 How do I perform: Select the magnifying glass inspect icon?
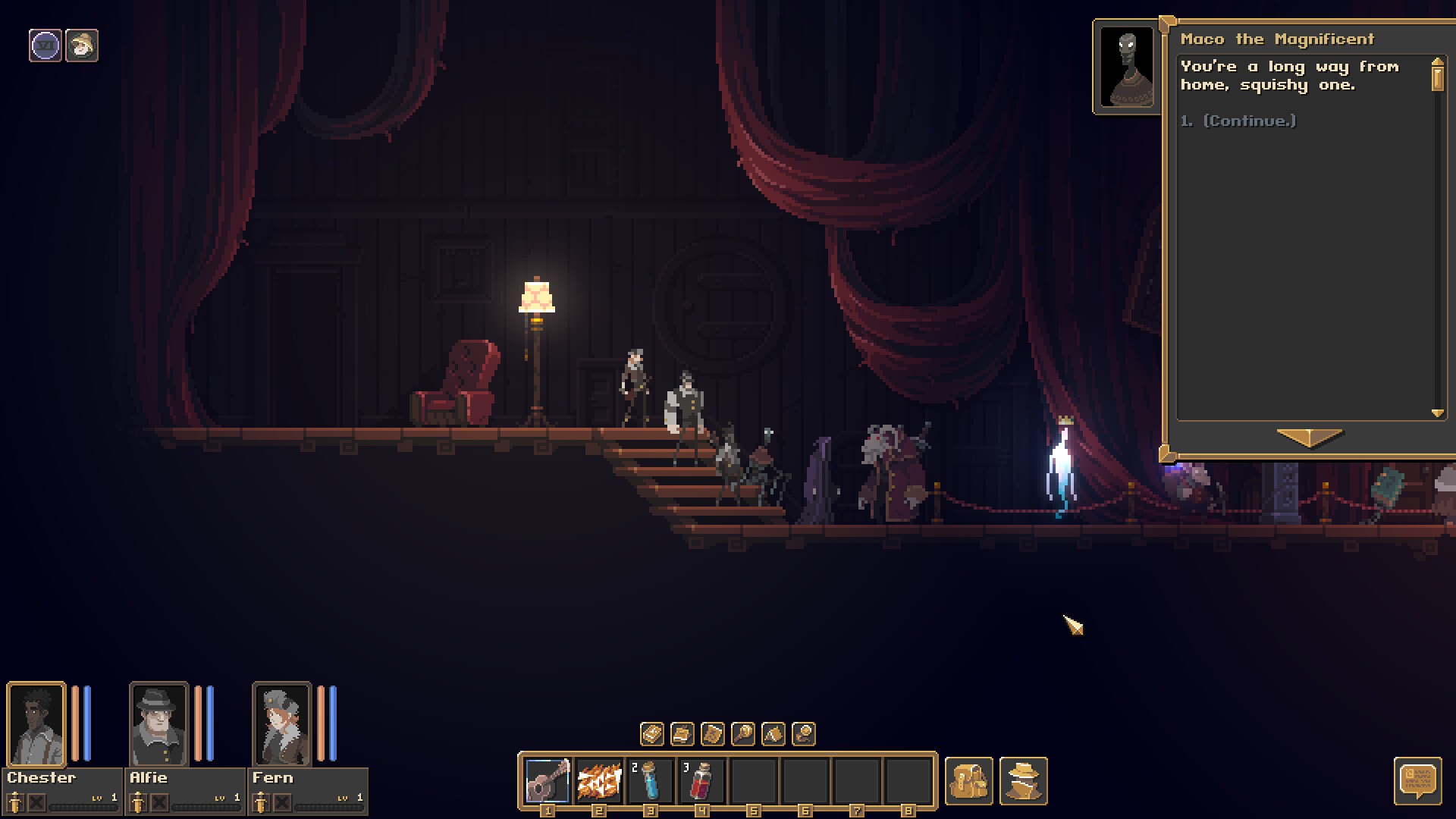[742, 734]
